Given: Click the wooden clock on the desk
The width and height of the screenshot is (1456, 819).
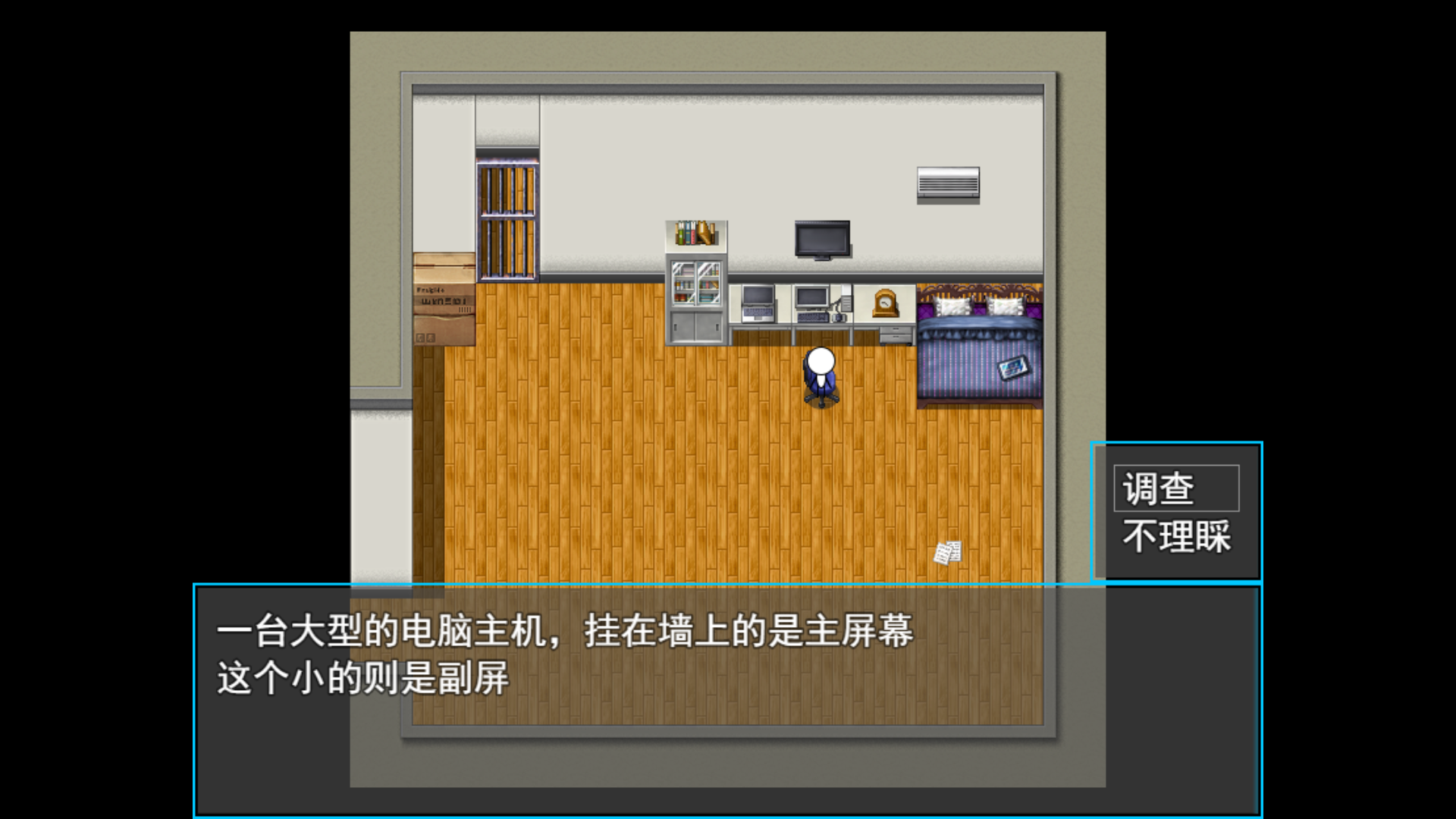Looking at the screenshot, I should coord(884,302).
